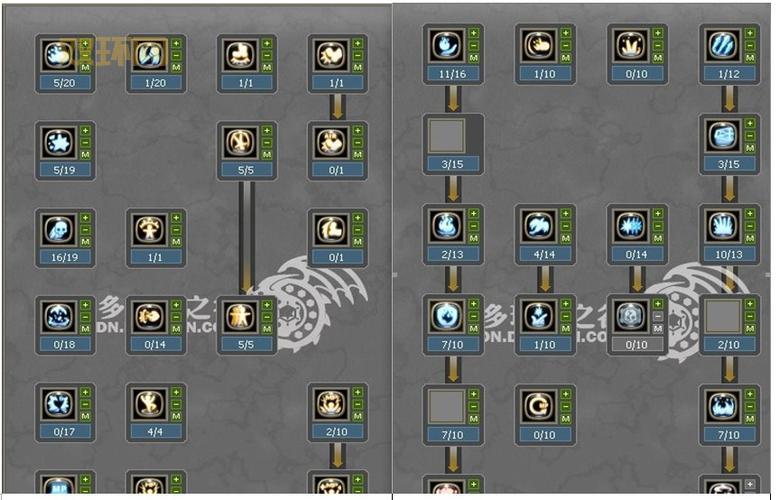The image size is (780, 500).
Task: Select the skill icon showing 2/13
Action: (x=444, y=226)
